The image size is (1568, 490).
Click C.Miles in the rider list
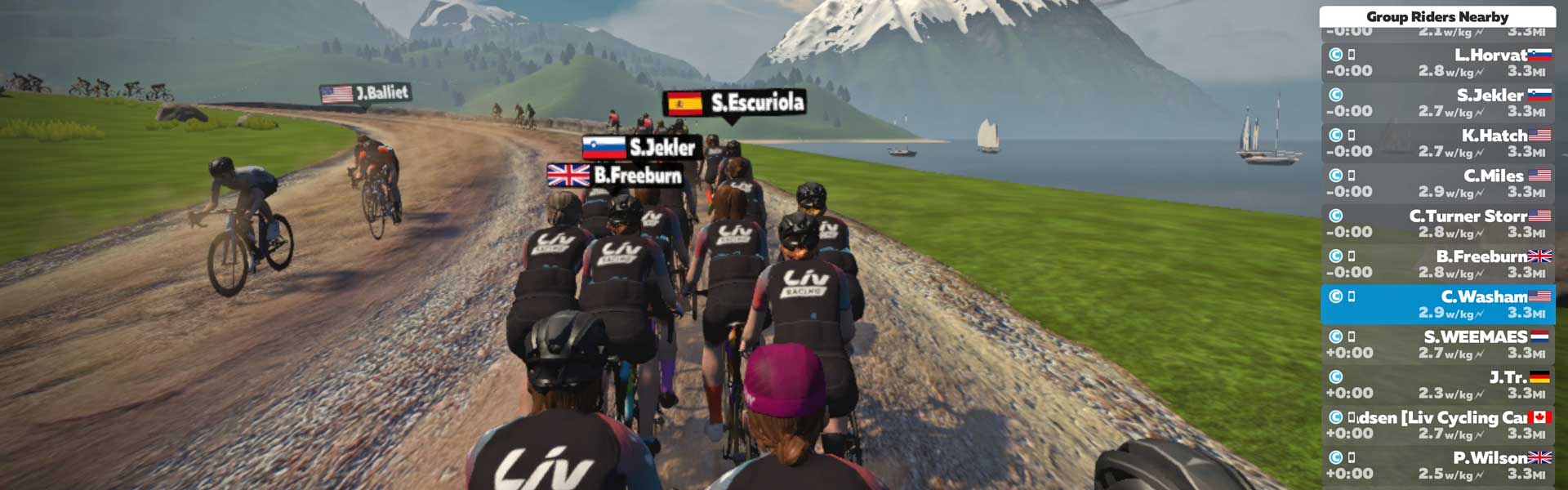[1437, 183]
